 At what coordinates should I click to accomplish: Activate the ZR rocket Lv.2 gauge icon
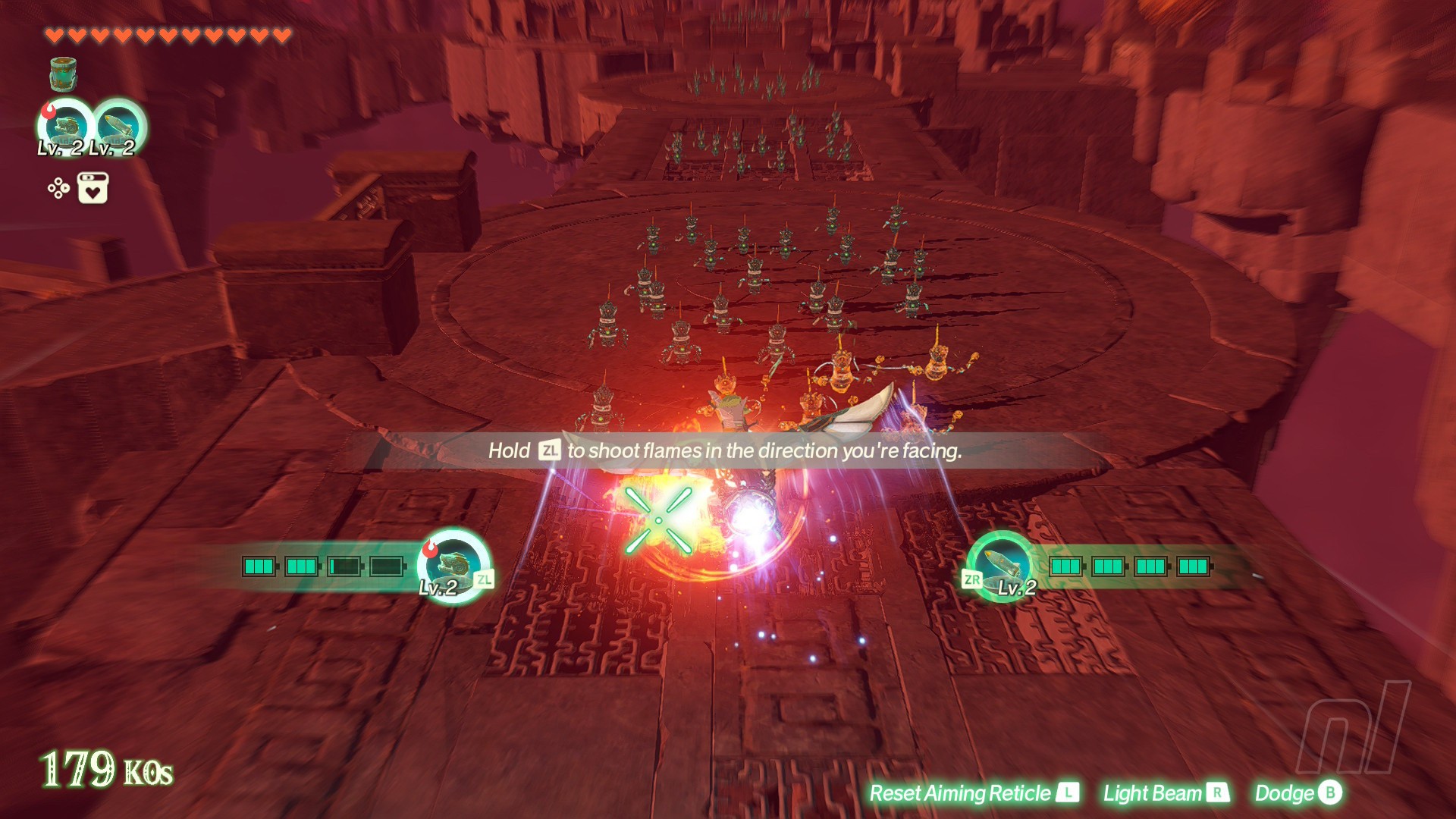click(x=1000, y=566)
